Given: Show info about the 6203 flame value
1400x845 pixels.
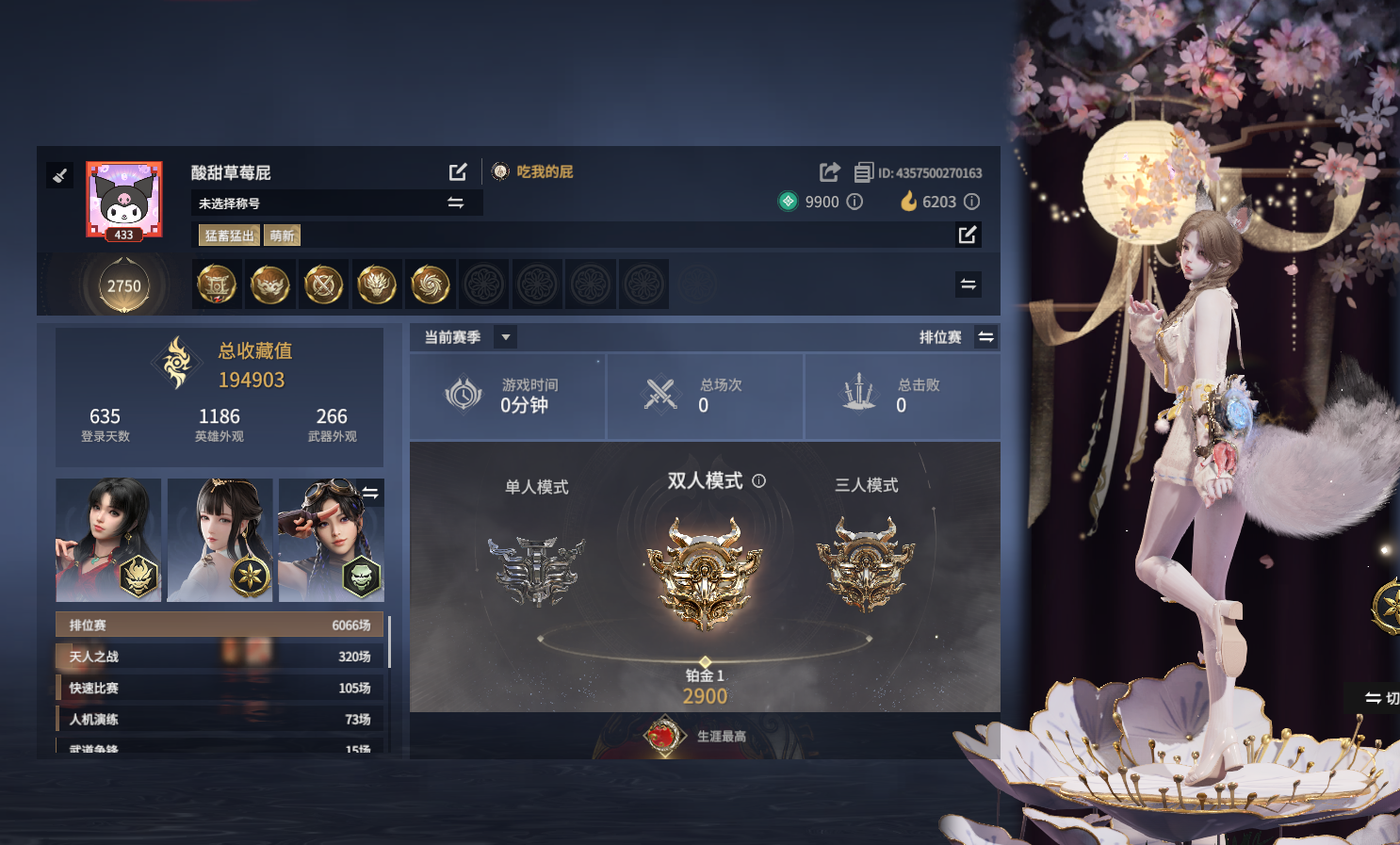Looking at the screenshot, I should pyautogui.click(x=972, y=202).
